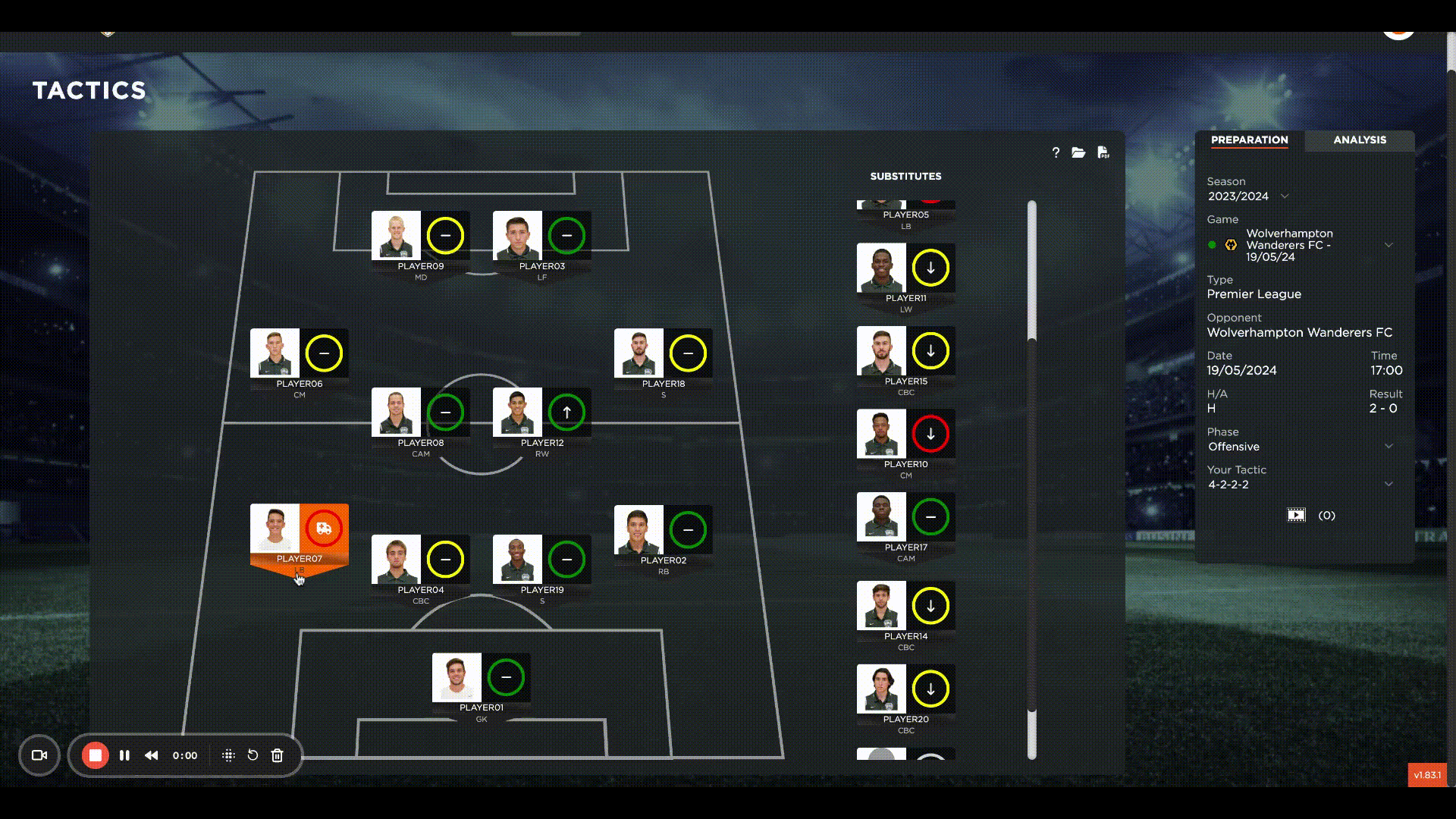Switch to the Analysis tab
Image resolution: width=1456 pixels, height=819 pixels.
(x=1359, y=140)
